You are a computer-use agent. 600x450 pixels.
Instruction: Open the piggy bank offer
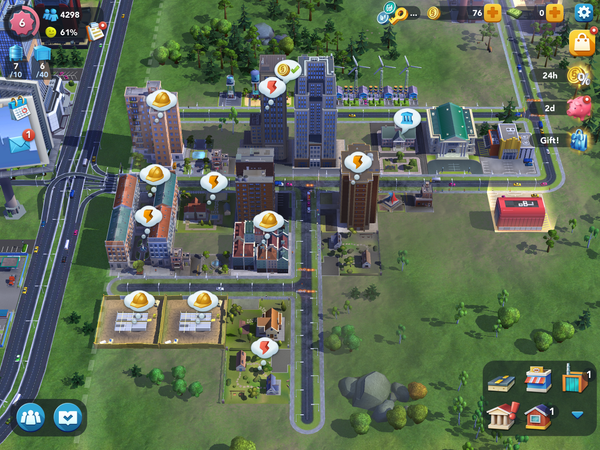click(x=577, y=107)
